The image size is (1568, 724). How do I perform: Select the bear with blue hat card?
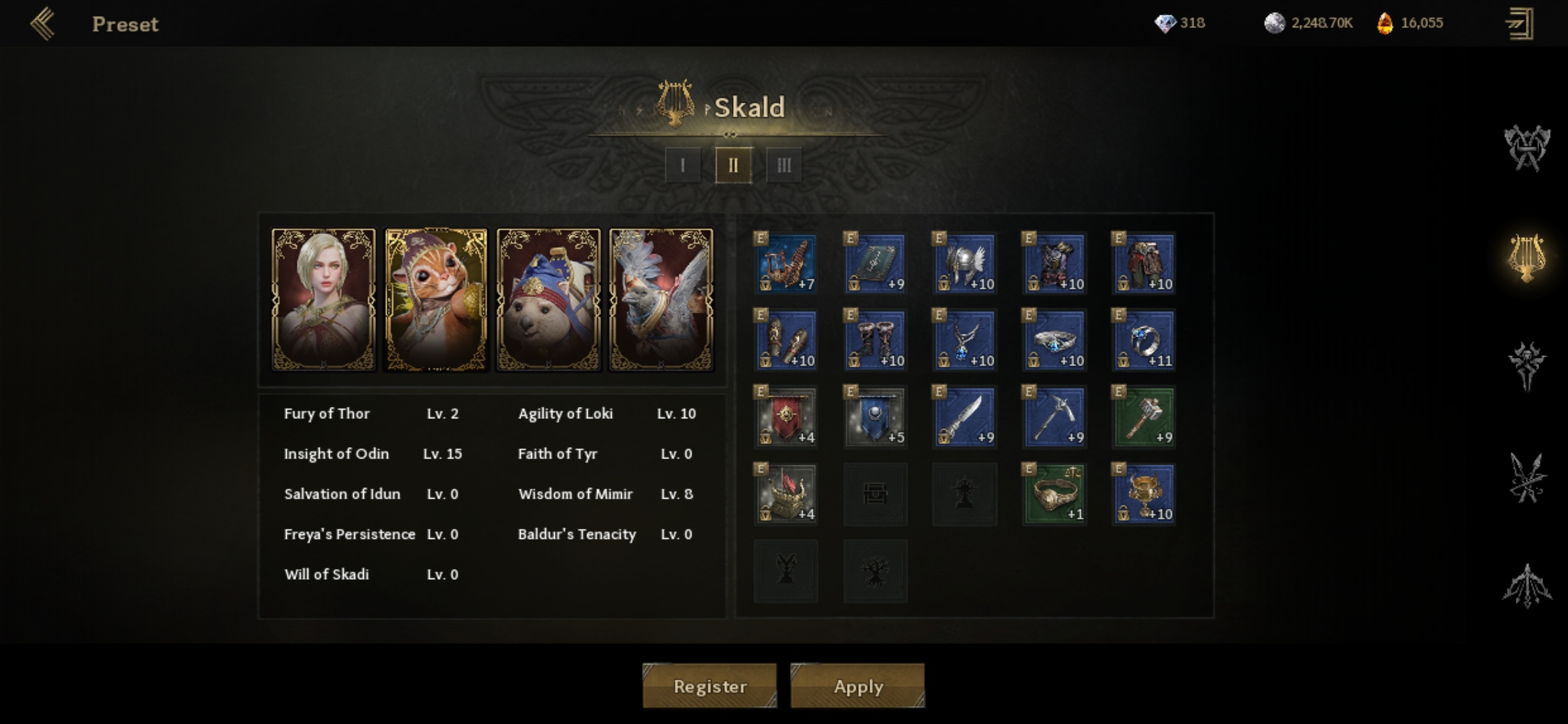pyautogui.click(x=549, y=299)
